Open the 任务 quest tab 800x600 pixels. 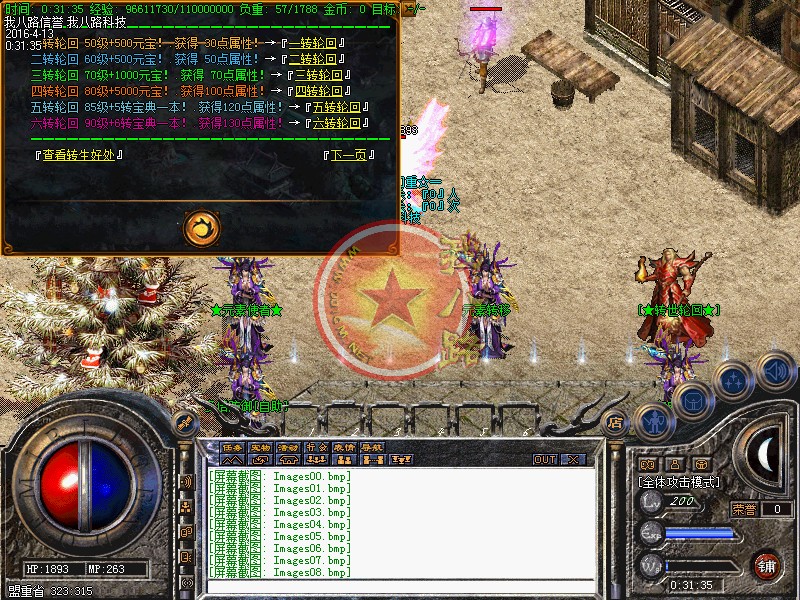tap(232, 447)
